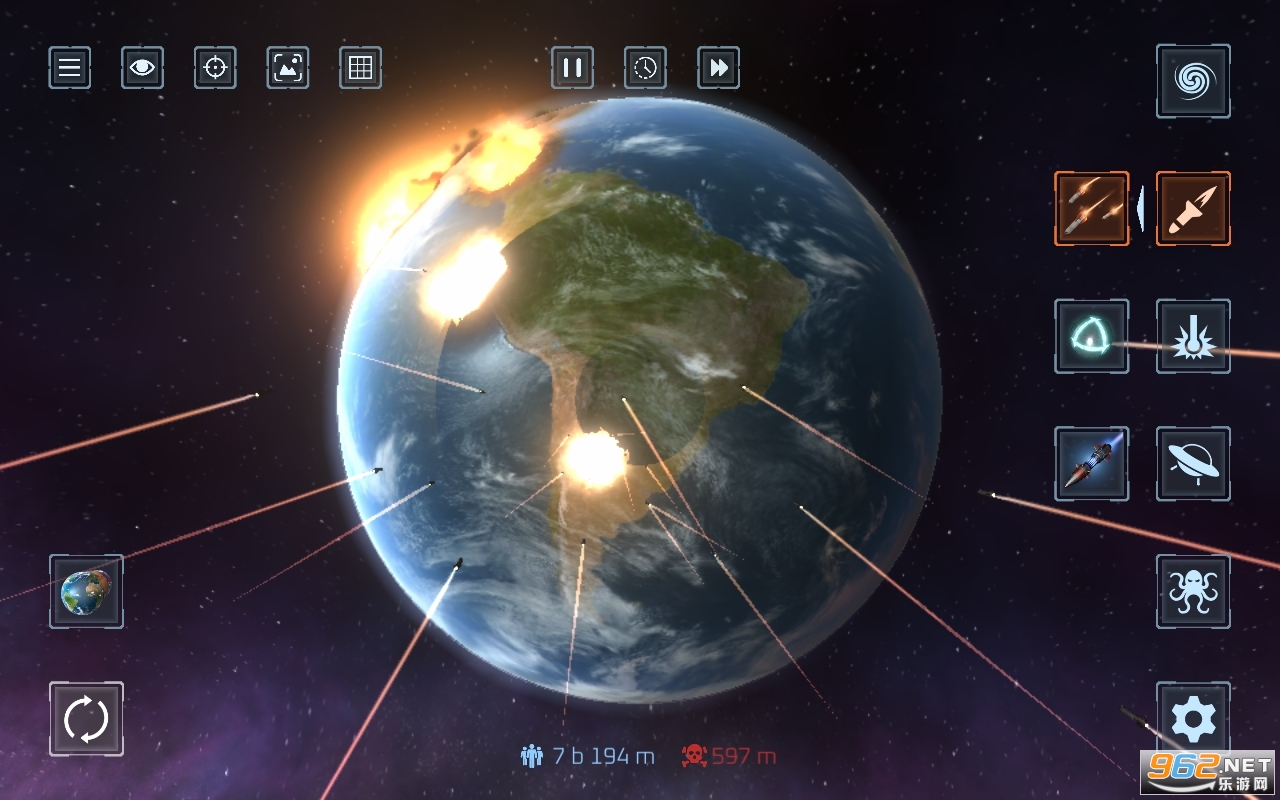1280x800 pixels.
Task: Toggle the grid overlay view
Action: pyautogui.click(x=360, y=67)
